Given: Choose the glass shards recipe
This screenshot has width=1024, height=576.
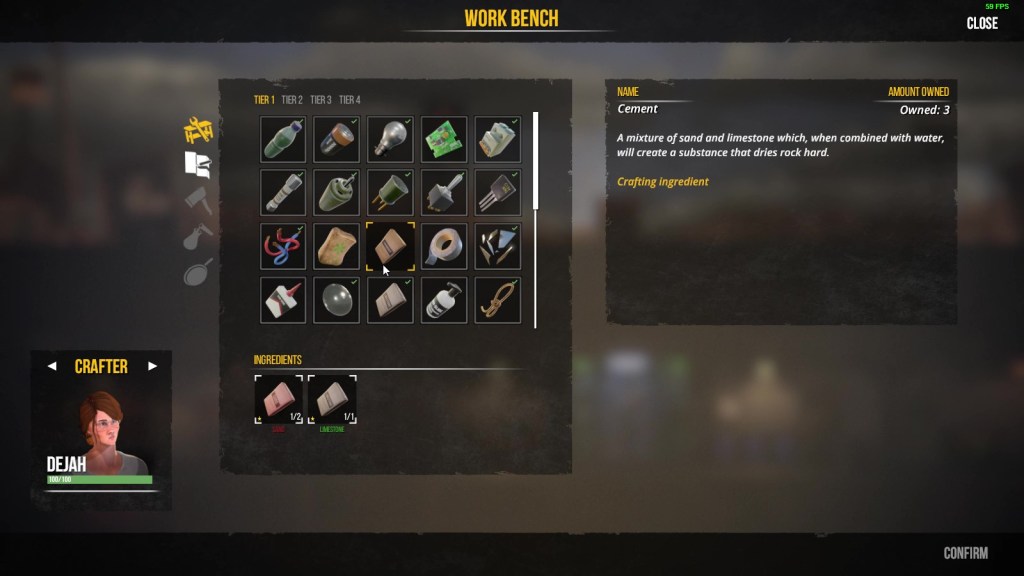Looking at the screenshot, I should point(497,246).
